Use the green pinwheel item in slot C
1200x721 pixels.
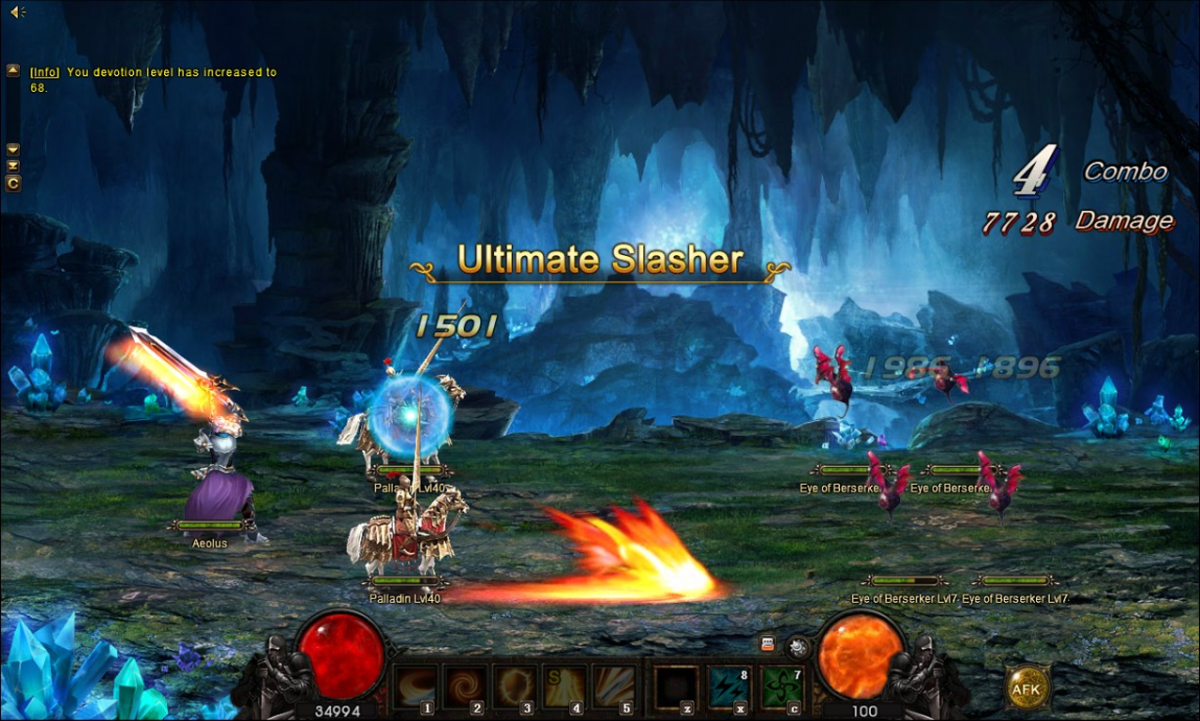pos(781,686)
